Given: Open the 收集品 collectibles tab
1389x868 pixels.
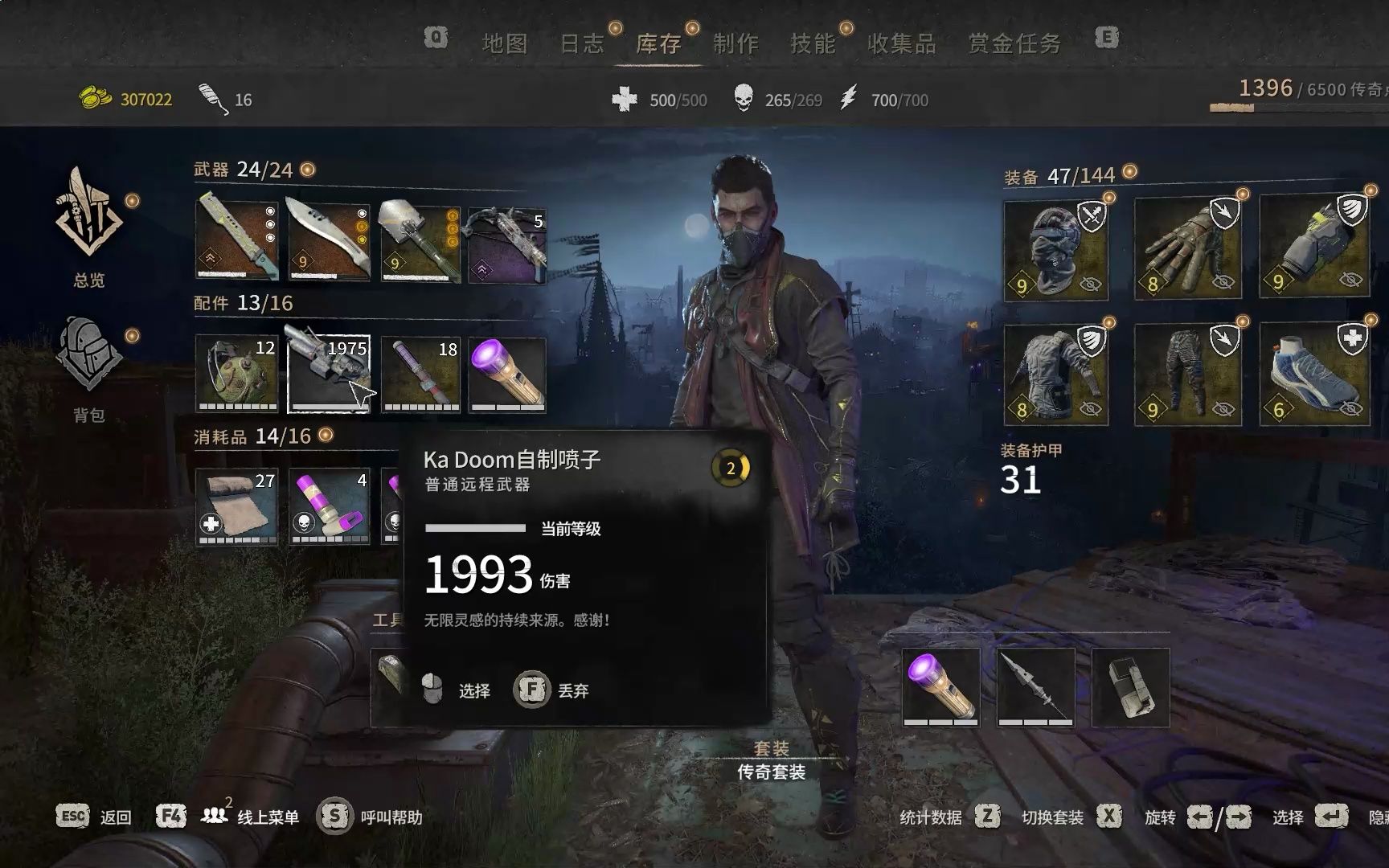Looking at the screenshot, I should point(901,43).
